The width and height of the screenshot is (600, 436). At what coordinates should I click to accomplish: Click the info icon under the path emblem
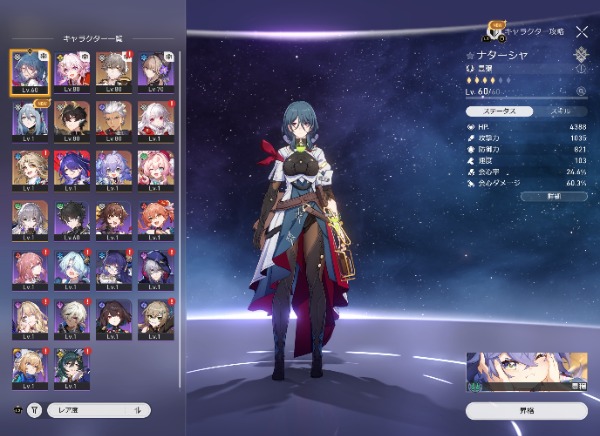pyautogui.click(x=582, y=69)
